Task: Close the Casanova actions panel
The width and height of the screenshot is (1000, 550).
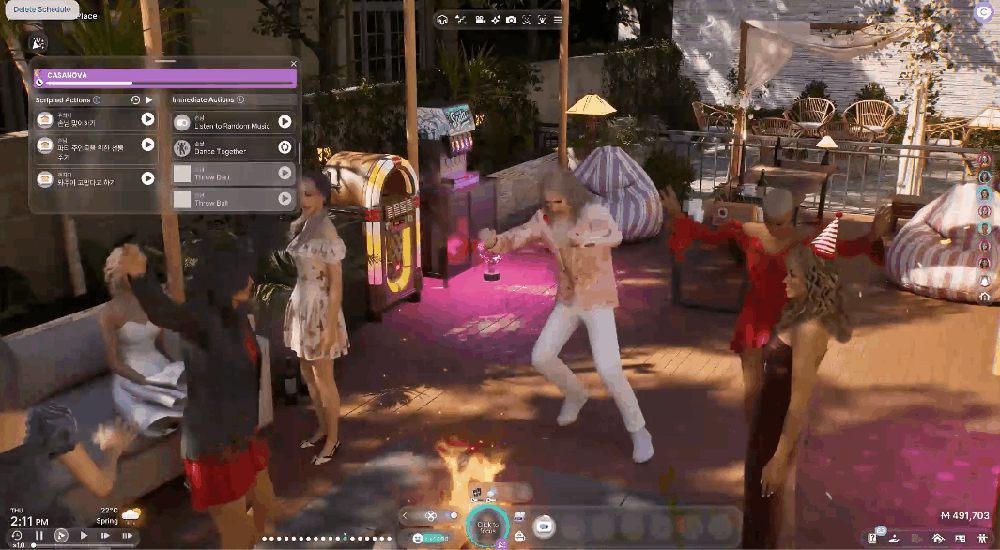Action: [294, 63]
